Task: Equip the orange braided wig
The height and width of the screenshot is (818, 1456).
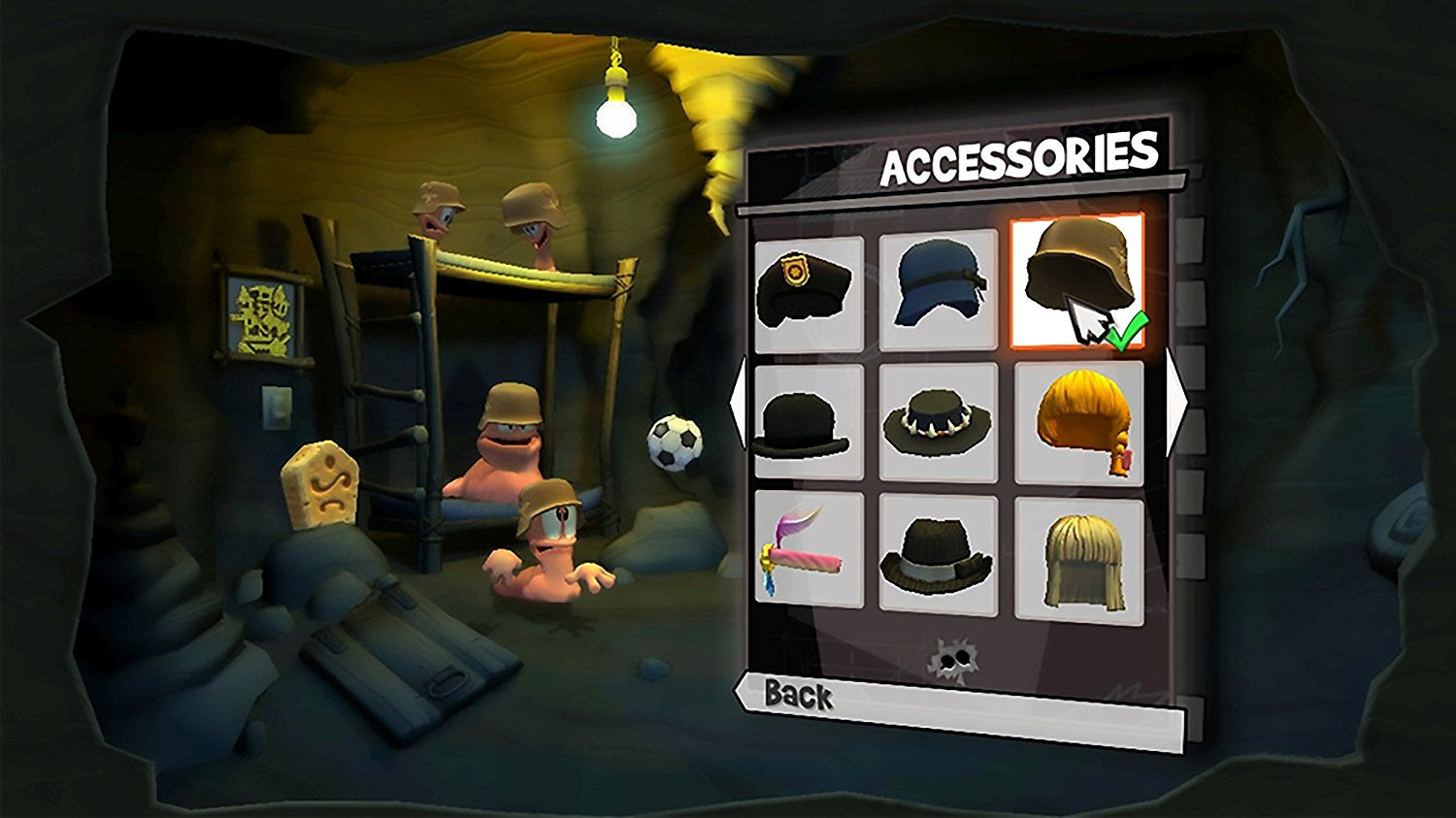Action: coord(1078,422)
